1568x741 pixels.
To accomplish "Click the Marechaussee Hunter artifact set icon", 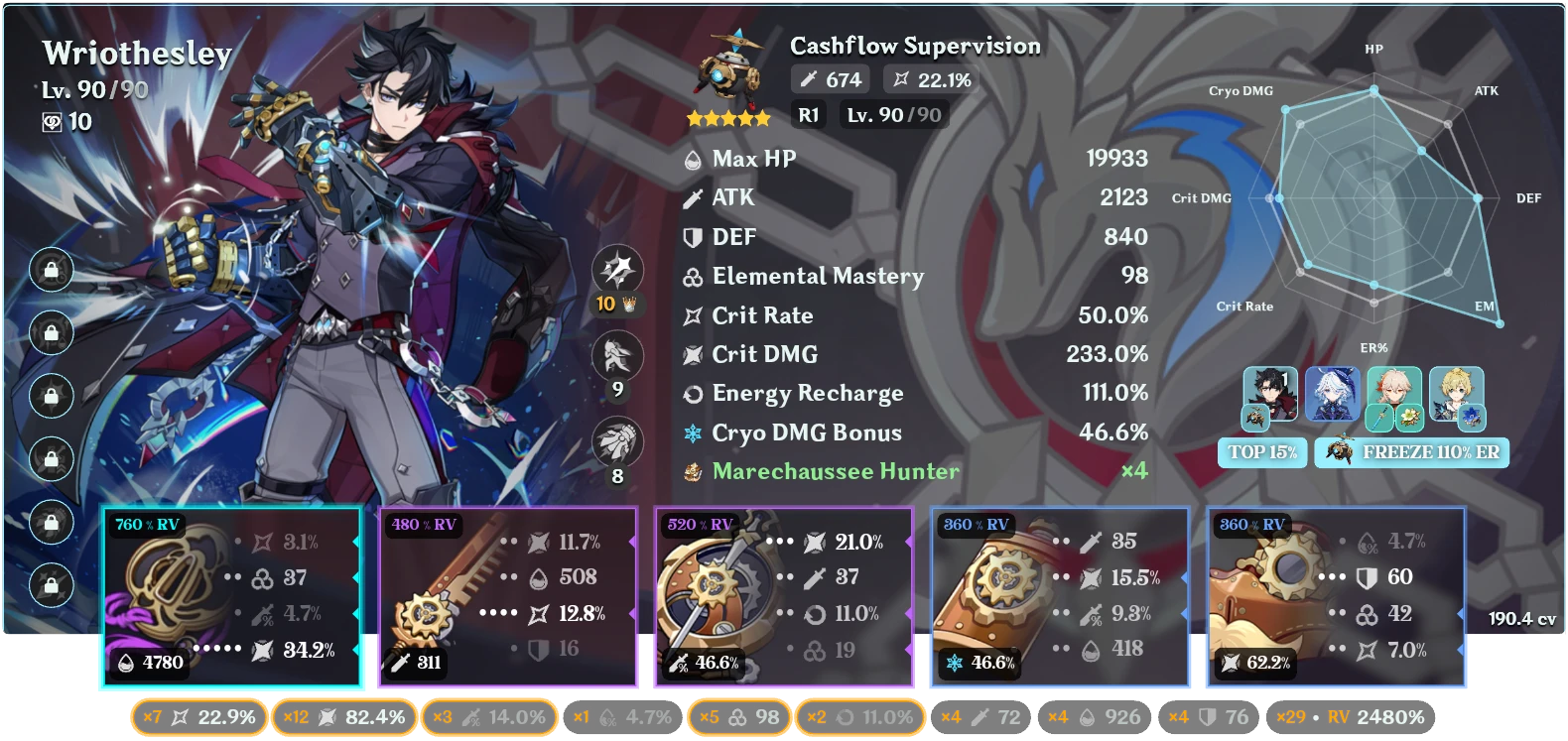I will click(692, 471).
